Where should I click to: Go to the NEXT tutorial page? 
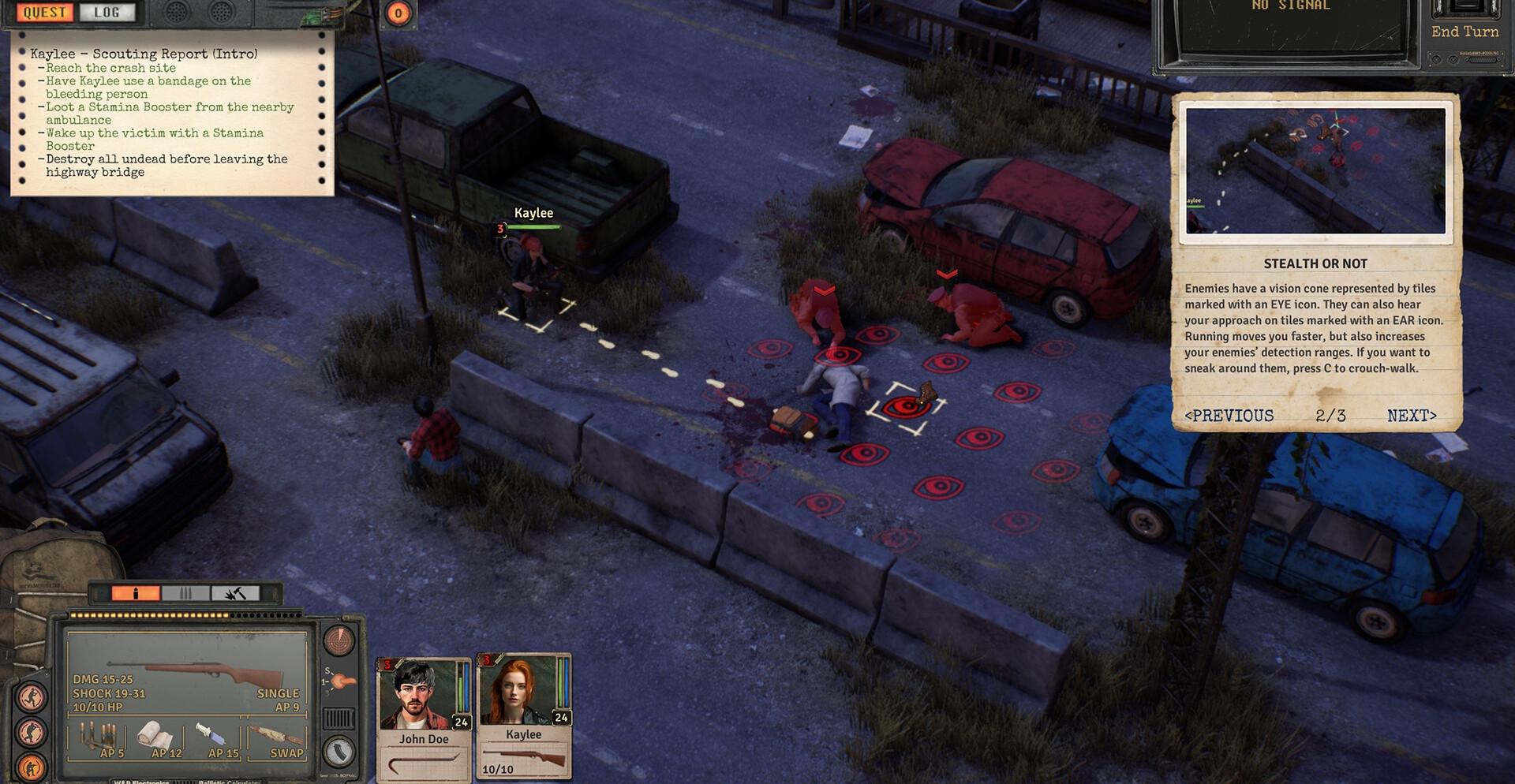(1412, 416)
